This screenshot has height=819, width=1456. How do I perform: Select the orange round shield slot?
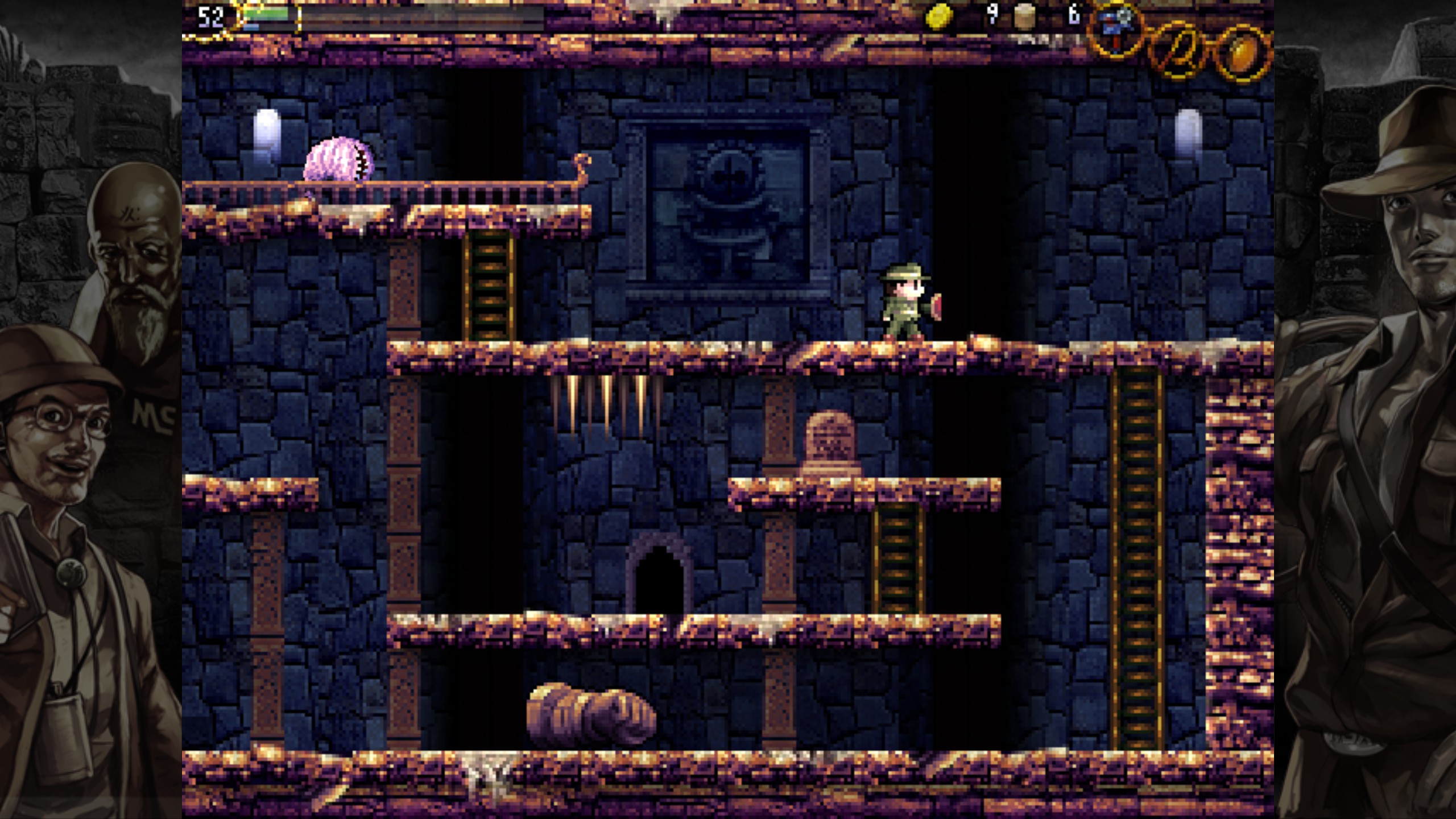(1242, 53)
